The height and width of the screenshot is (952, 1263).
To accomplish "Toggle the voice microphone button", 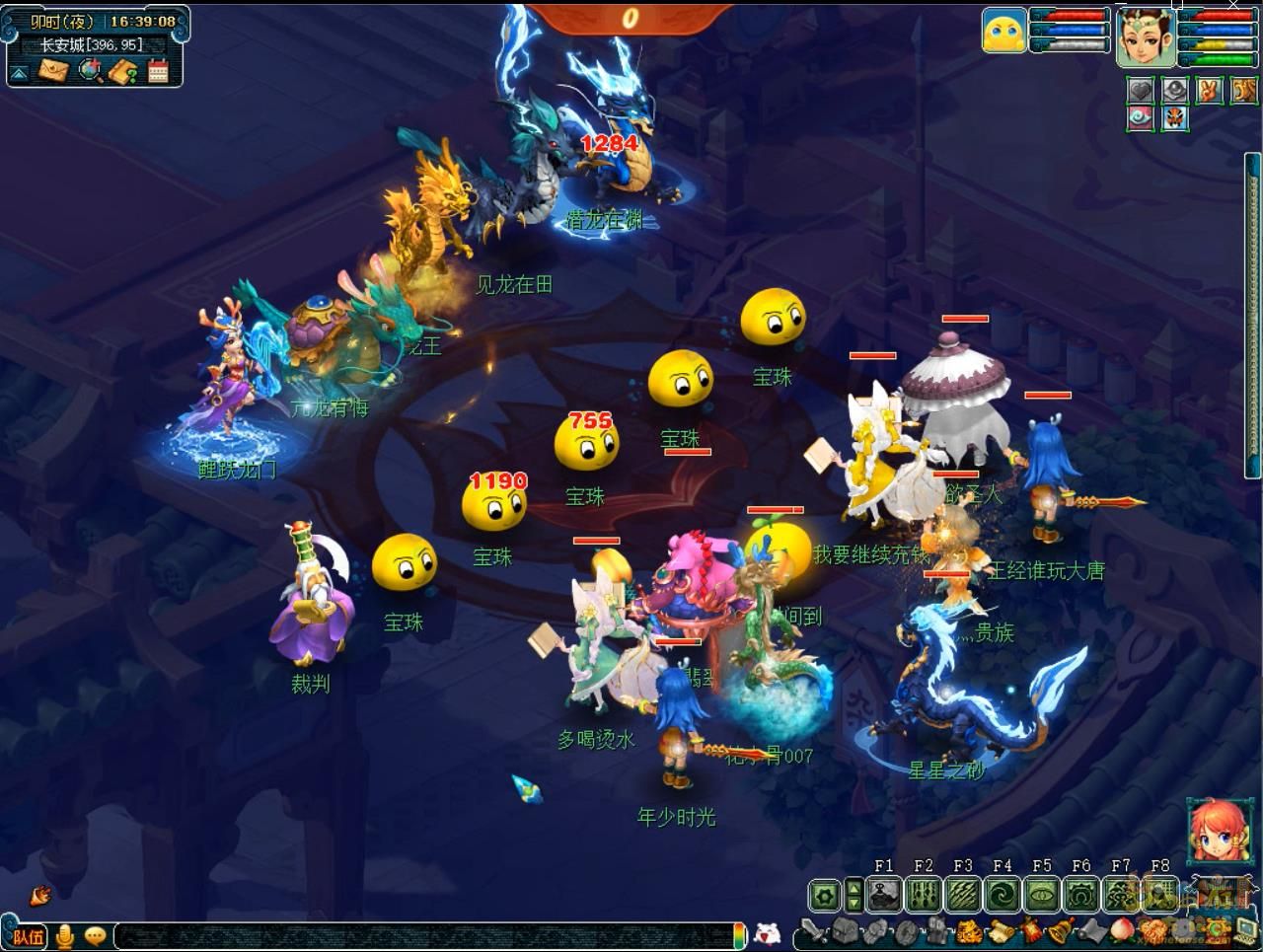I will point(66,935).
